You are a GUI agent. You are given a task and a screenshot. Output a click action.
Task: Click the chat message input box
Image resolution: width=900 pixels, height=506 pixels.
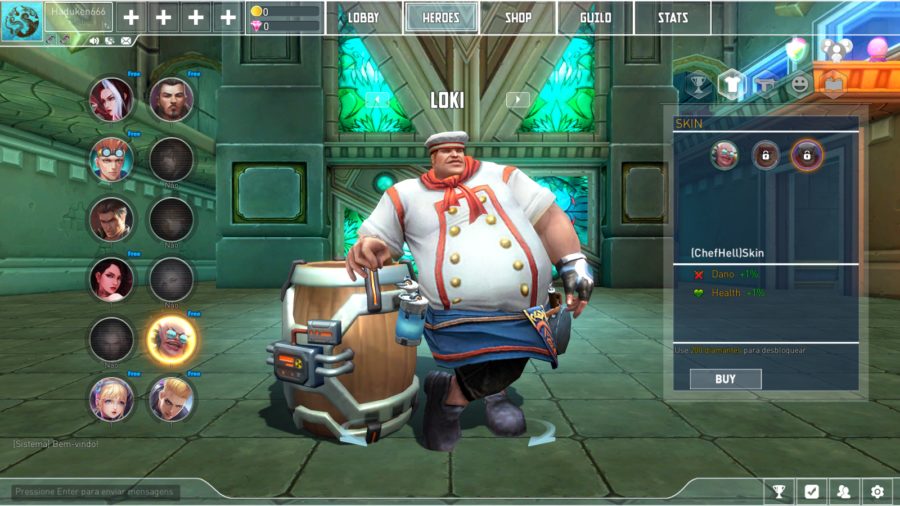tap(95, 492)
